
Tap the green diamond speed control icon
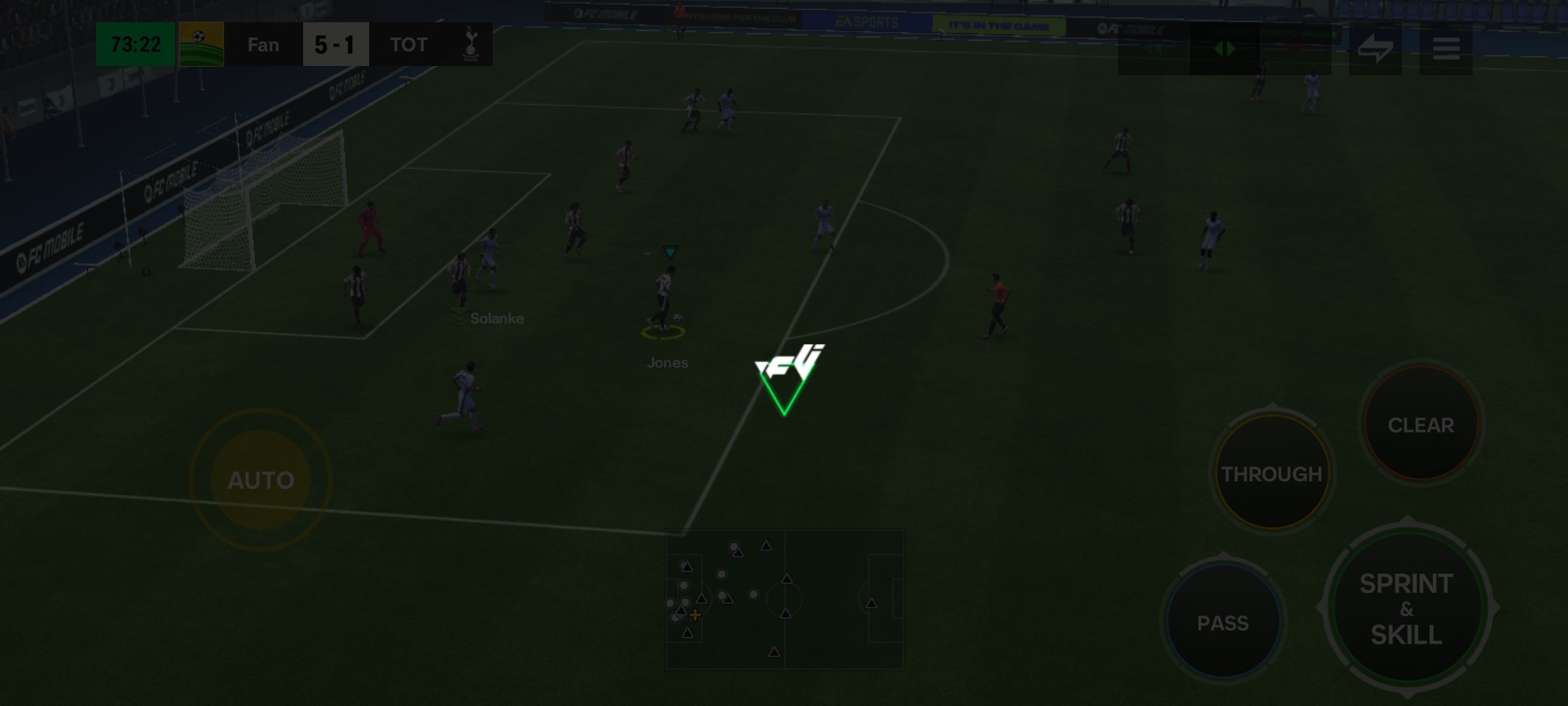[x=1225, y=47]
